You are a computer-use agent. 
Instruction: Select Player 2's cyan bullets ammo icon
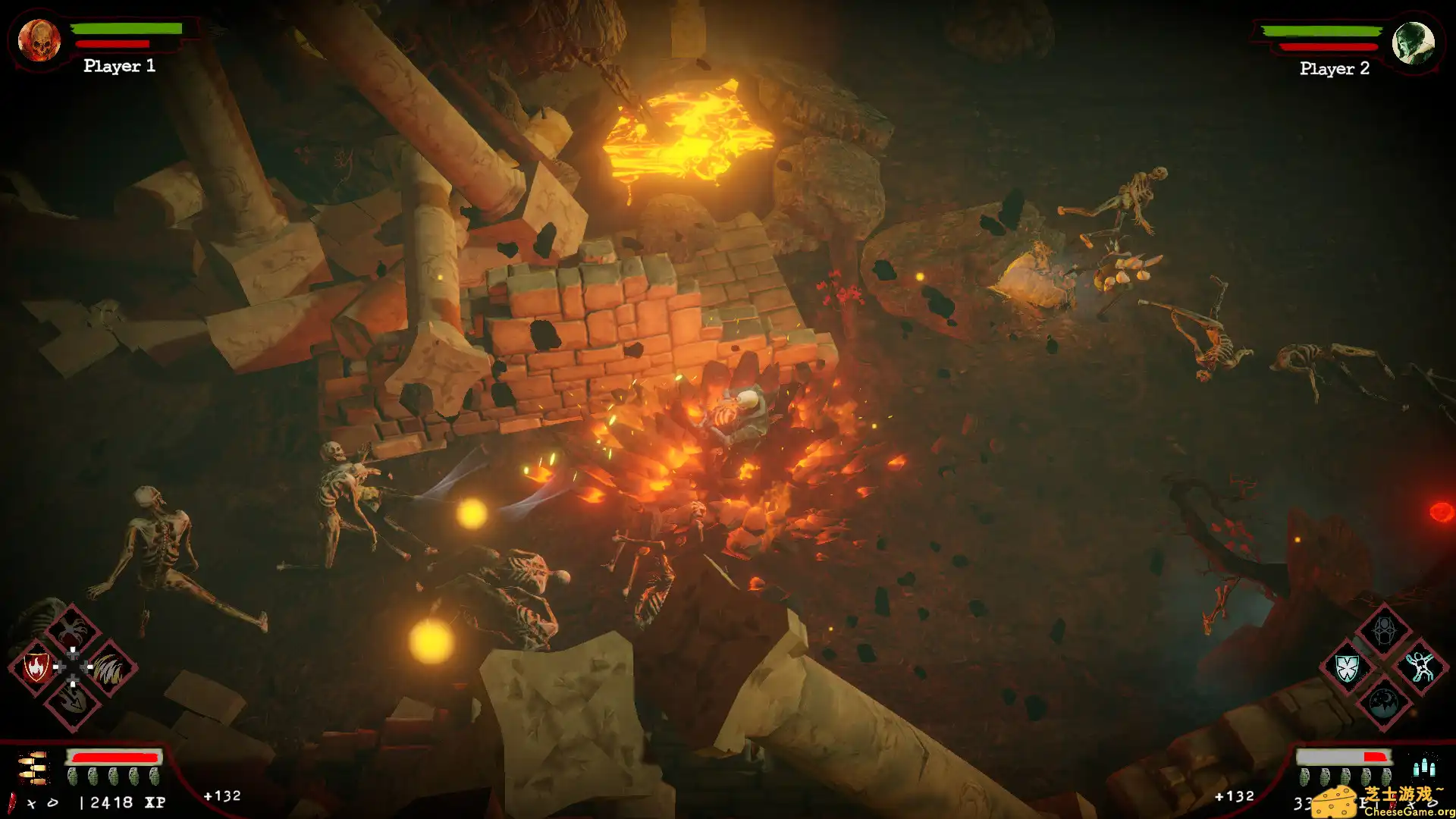[1423, 767]
